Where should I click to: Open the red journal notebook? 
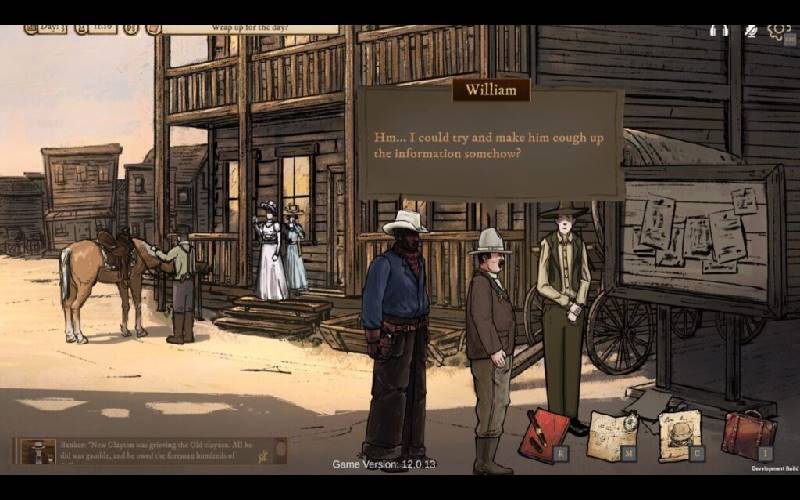click(x=543, y=434)
